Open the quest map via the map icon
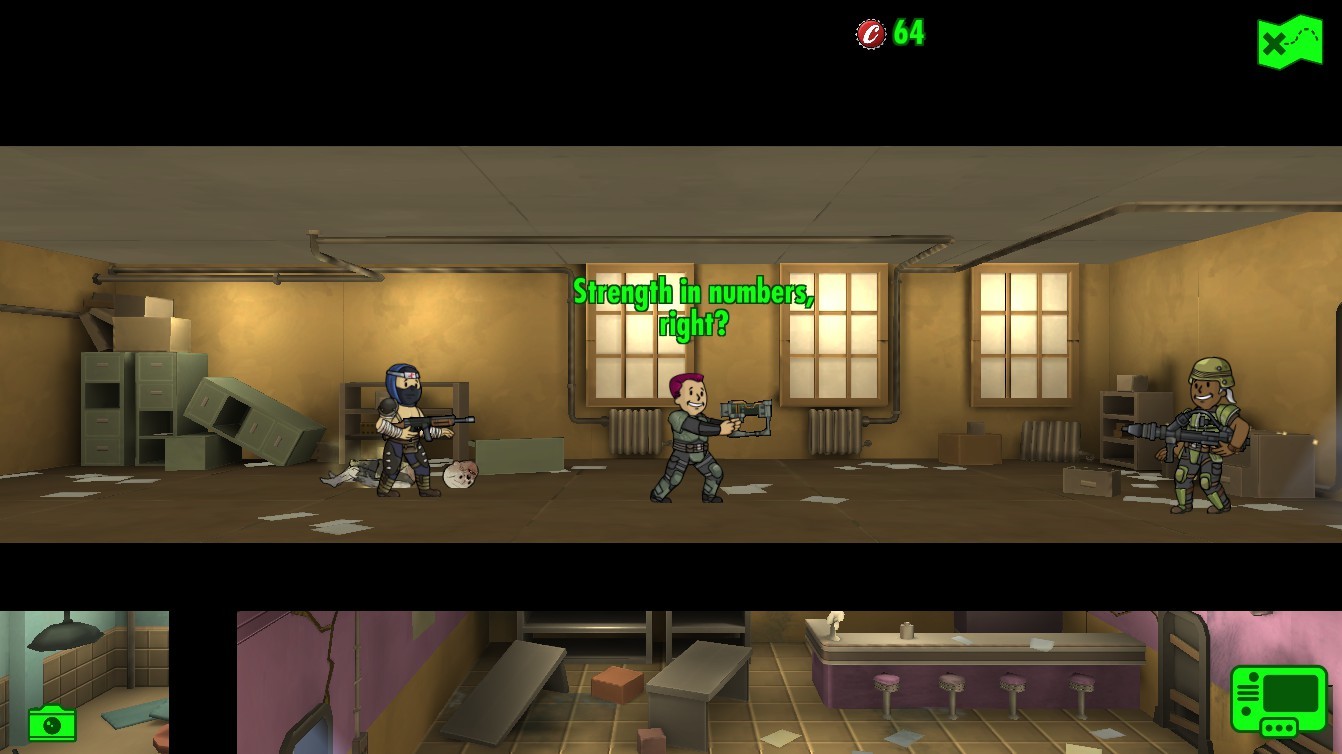This screenshot has height=754, width=1342. coord(1289,42)
